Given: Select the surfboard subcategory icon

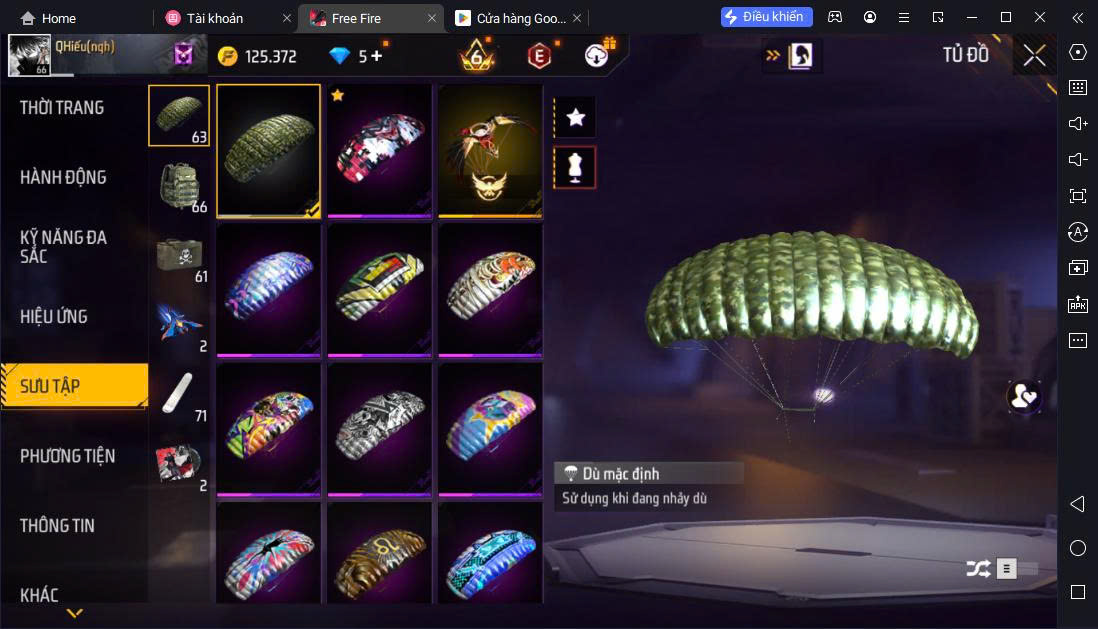Looking at the screenshot, I should click(x=180, y=393).
